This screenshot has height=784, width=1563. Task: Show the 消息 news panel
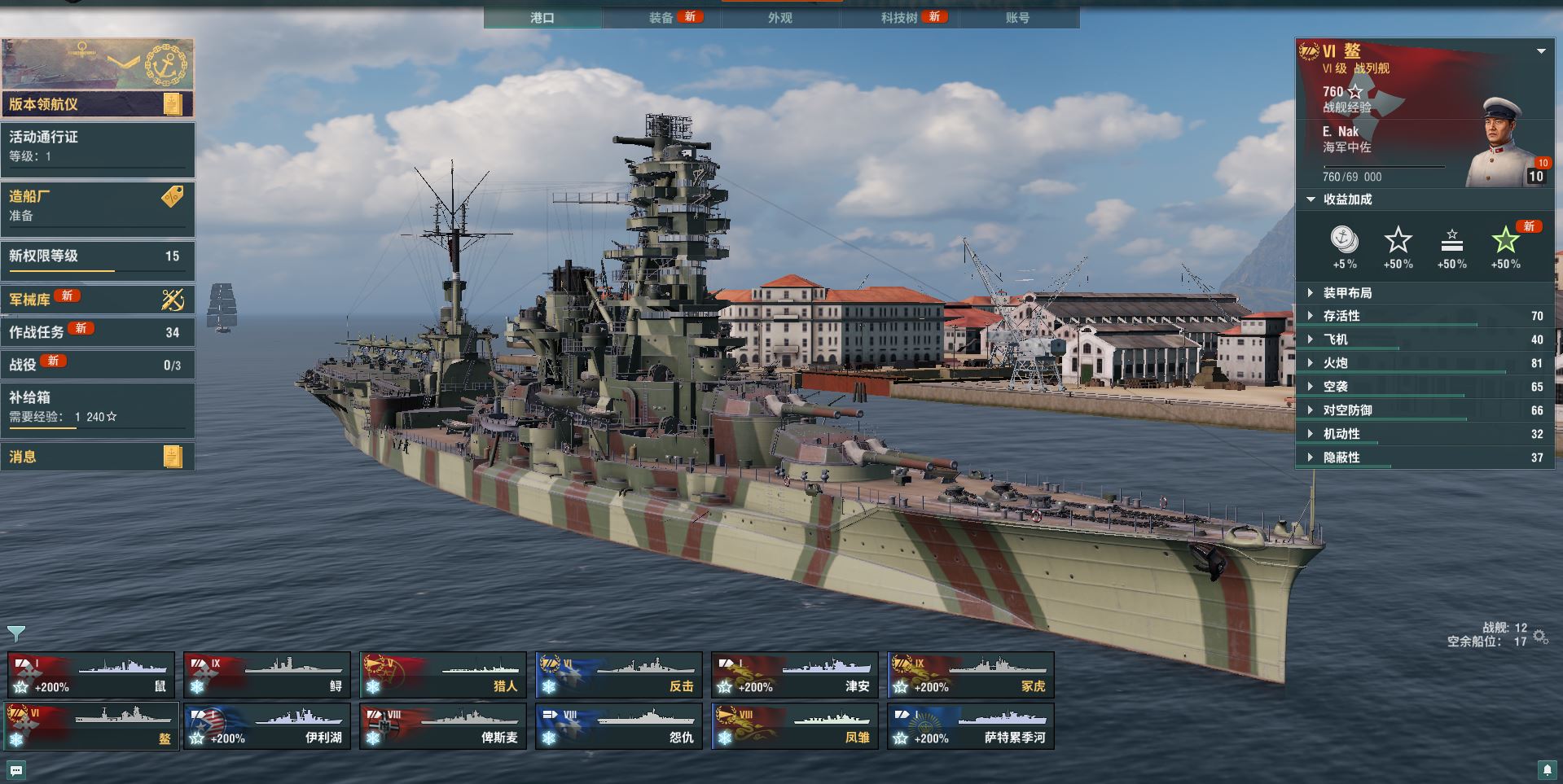point(98,457)
